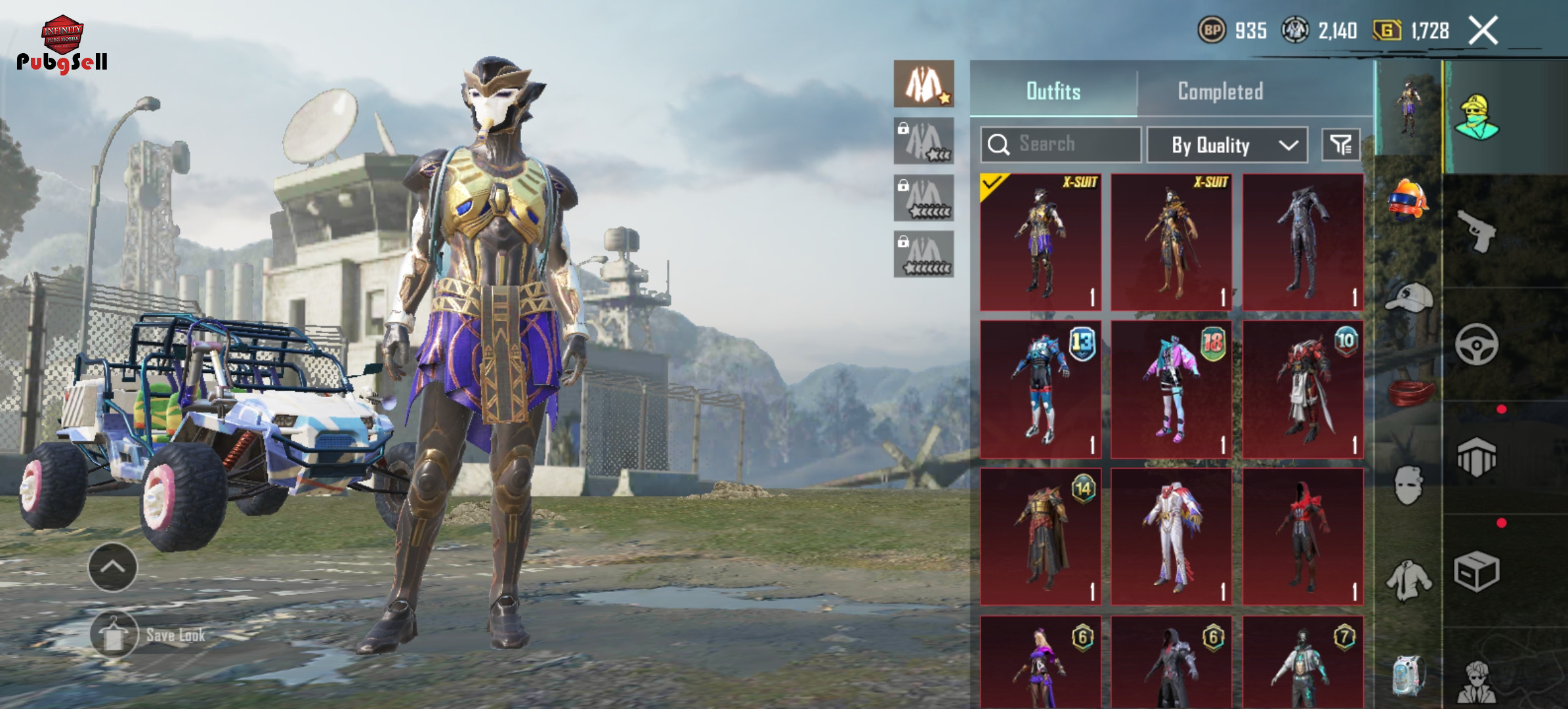
Task: Open the By Quality sort dropdown
Action: tap(1227, 145)
